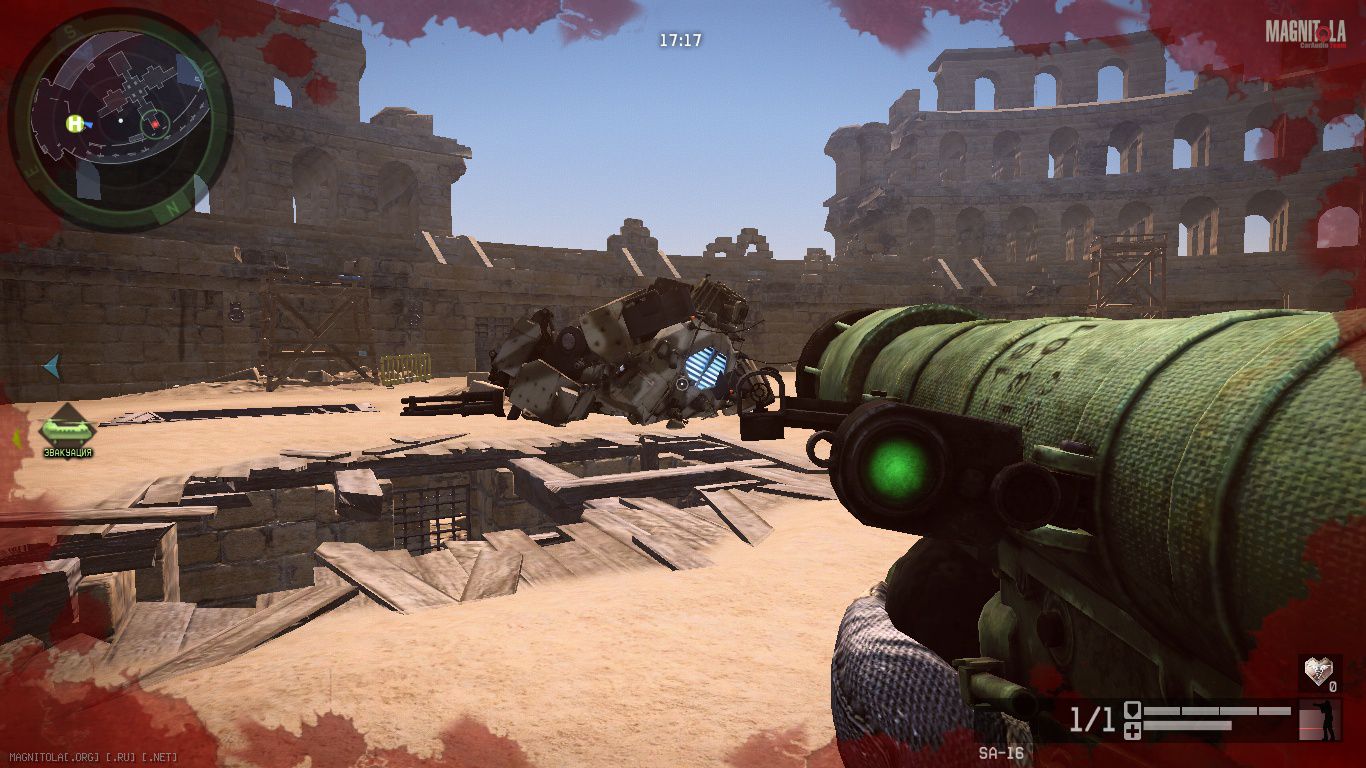
Task: Click the blue arrow indicator at the screen edge
Action: point(51,367)
